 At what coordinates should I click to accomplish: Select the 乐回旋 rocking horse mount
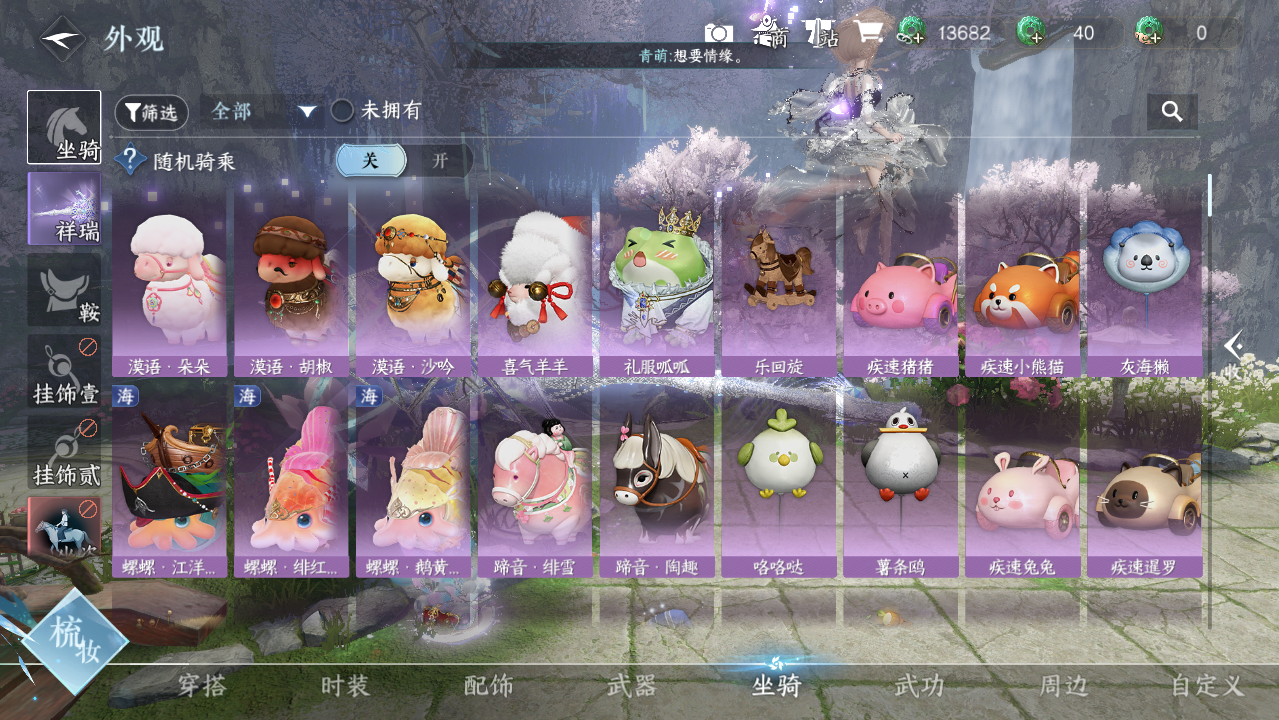[x=778, y=285]
